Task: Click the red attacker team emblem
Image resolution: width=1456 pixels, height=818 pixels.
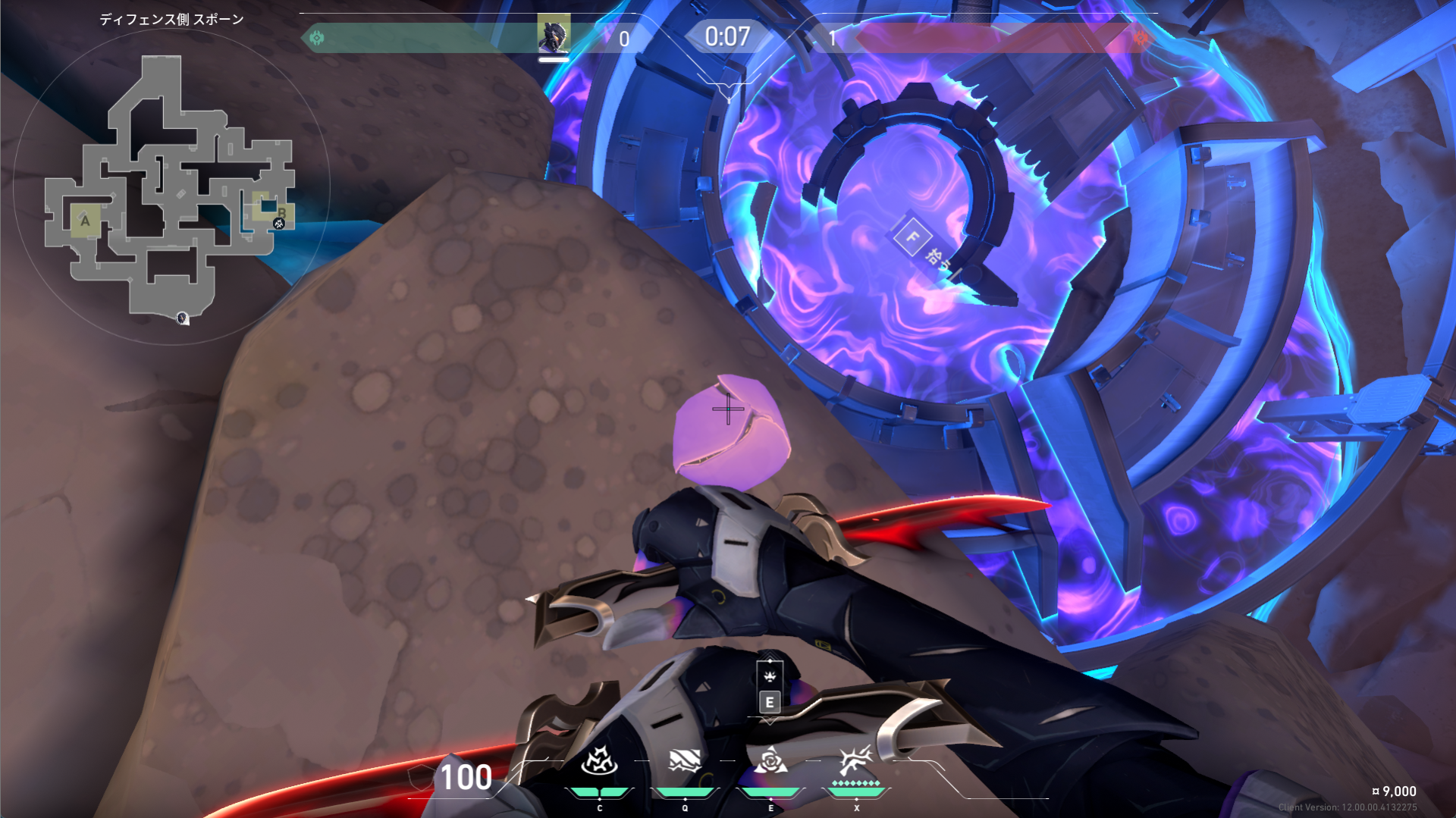Action: (1141, 37)
